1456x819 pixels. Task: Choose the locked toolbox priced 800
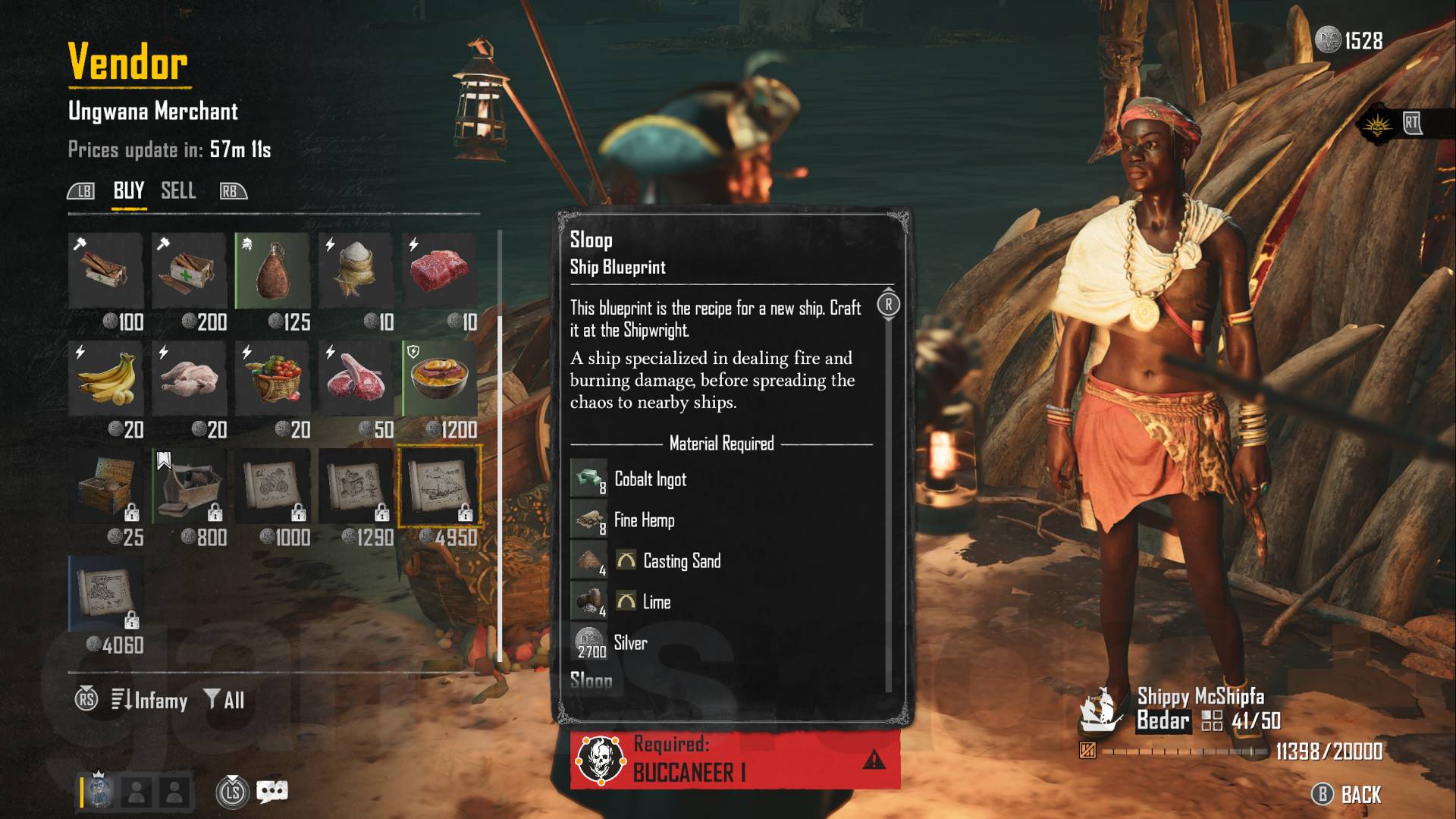coord(190,486)
